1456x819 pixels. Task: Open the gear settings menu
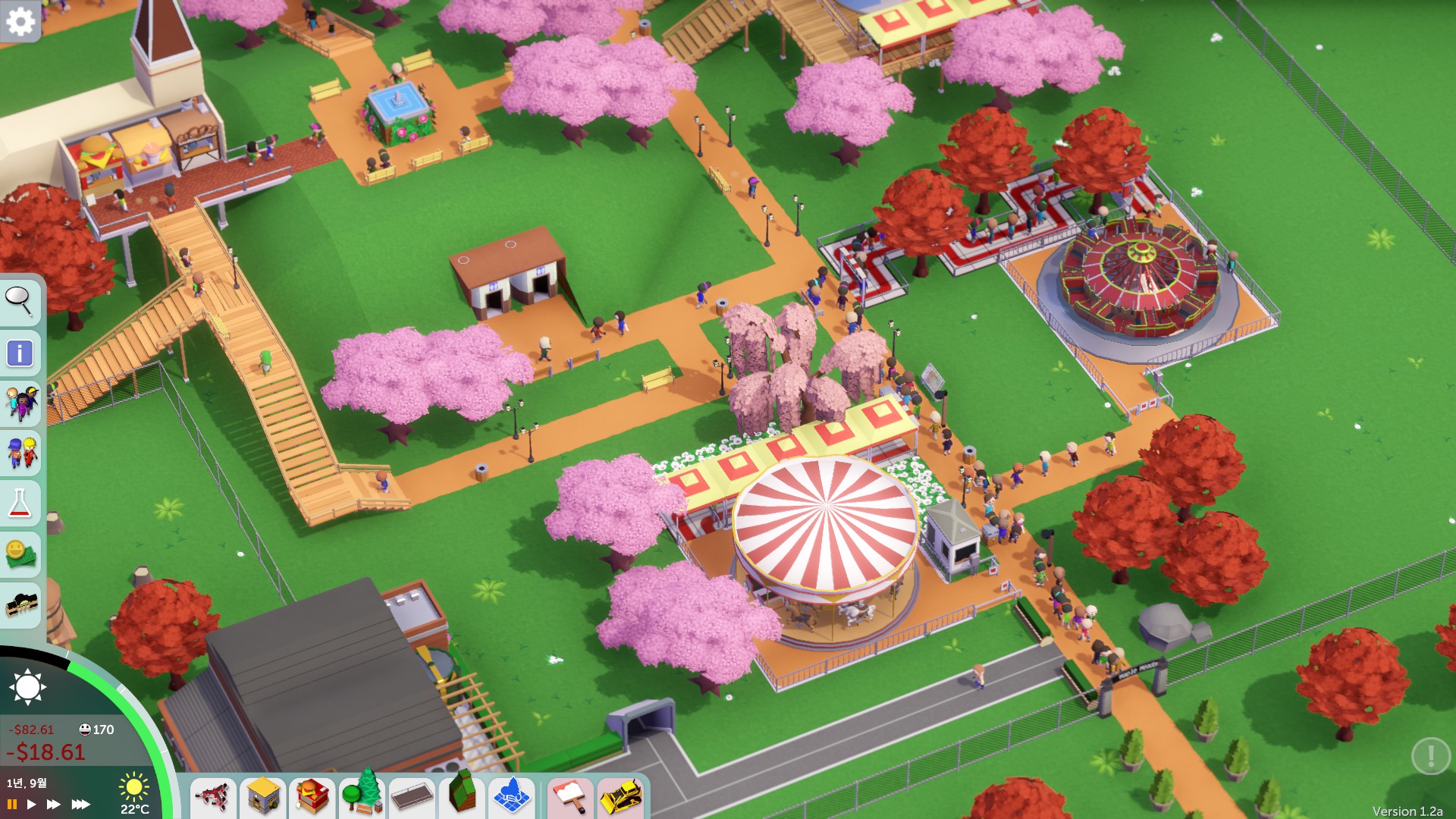(x=20, y=21)
